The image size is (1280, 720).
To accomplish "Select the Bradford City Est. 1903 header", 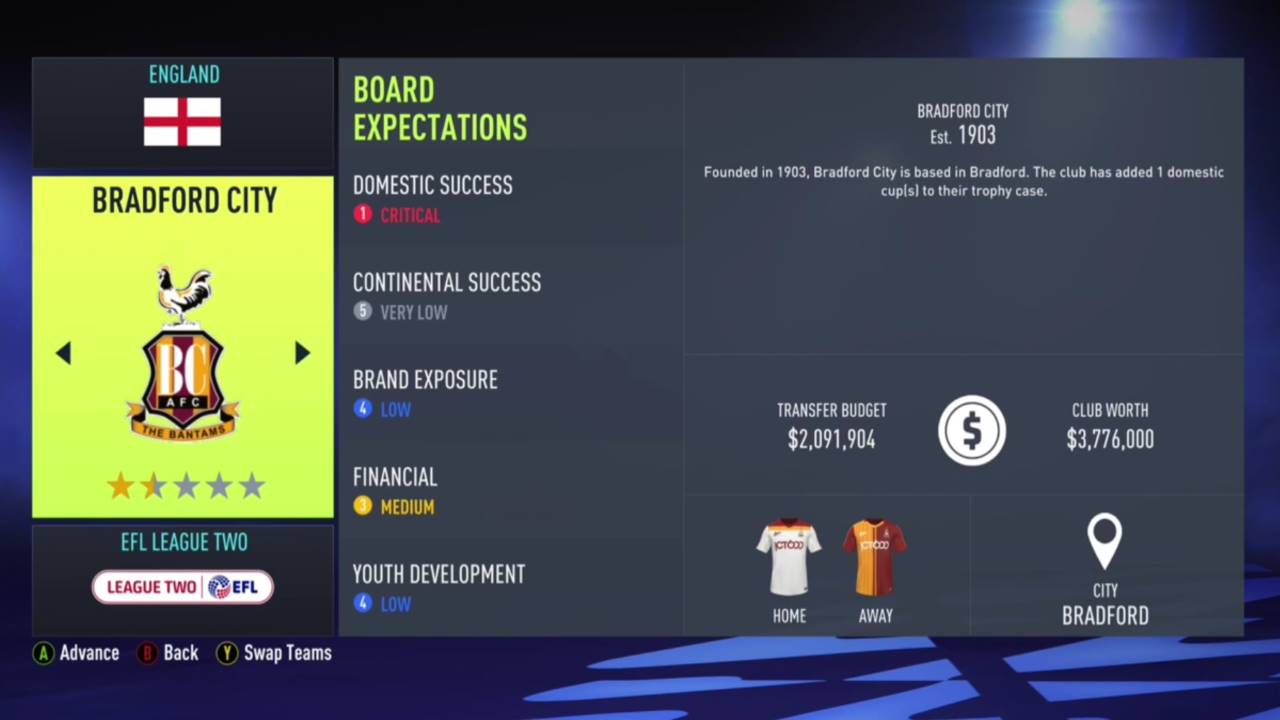I will (962, 123).
